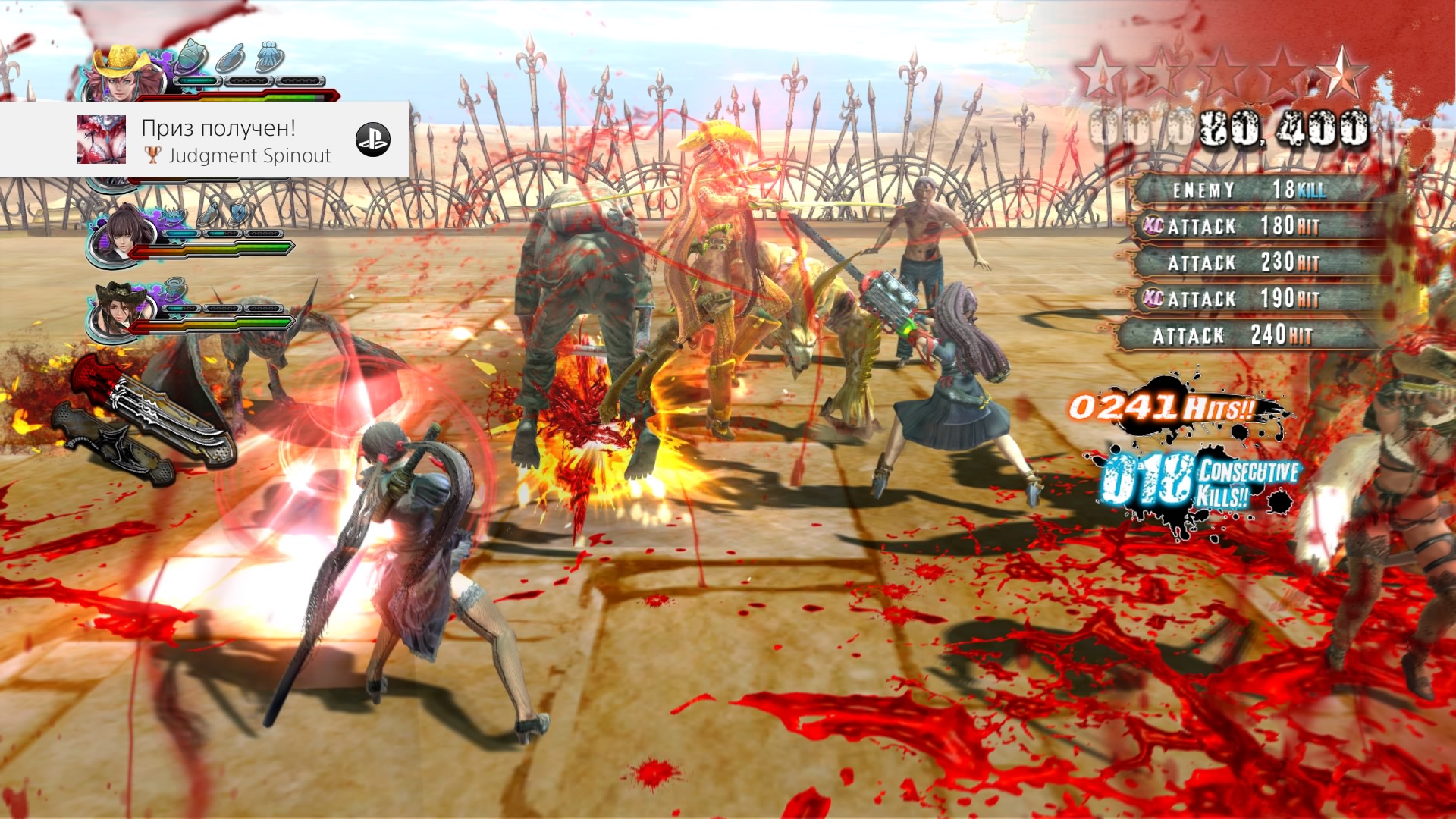Image resolution: width=1456 pixels, height=819 pixels.
Task: Switch to the dark-haired character portrait
Action: point(125,234)
